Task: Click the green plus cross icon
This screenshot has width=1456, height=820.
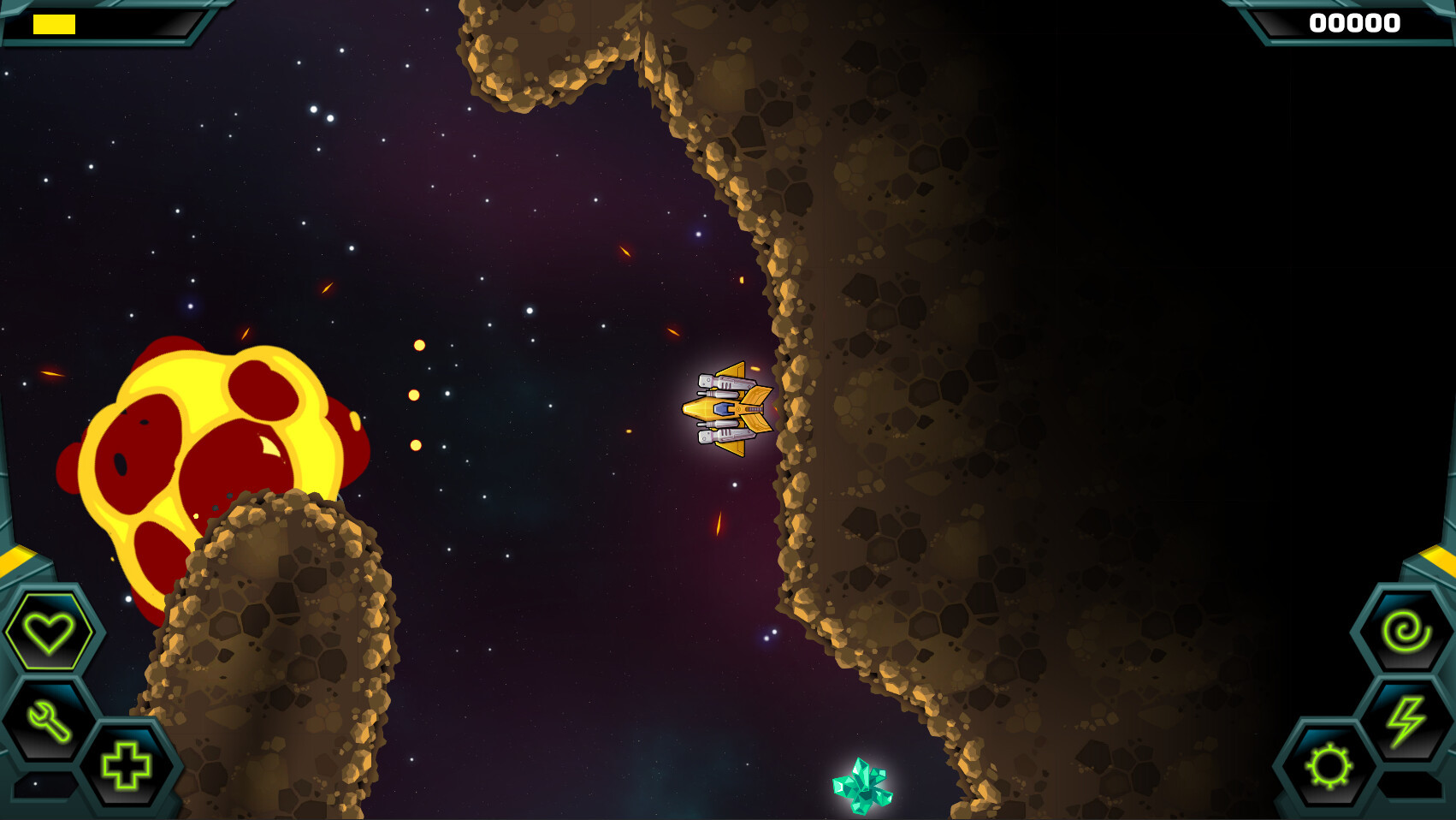Action: 127,764
